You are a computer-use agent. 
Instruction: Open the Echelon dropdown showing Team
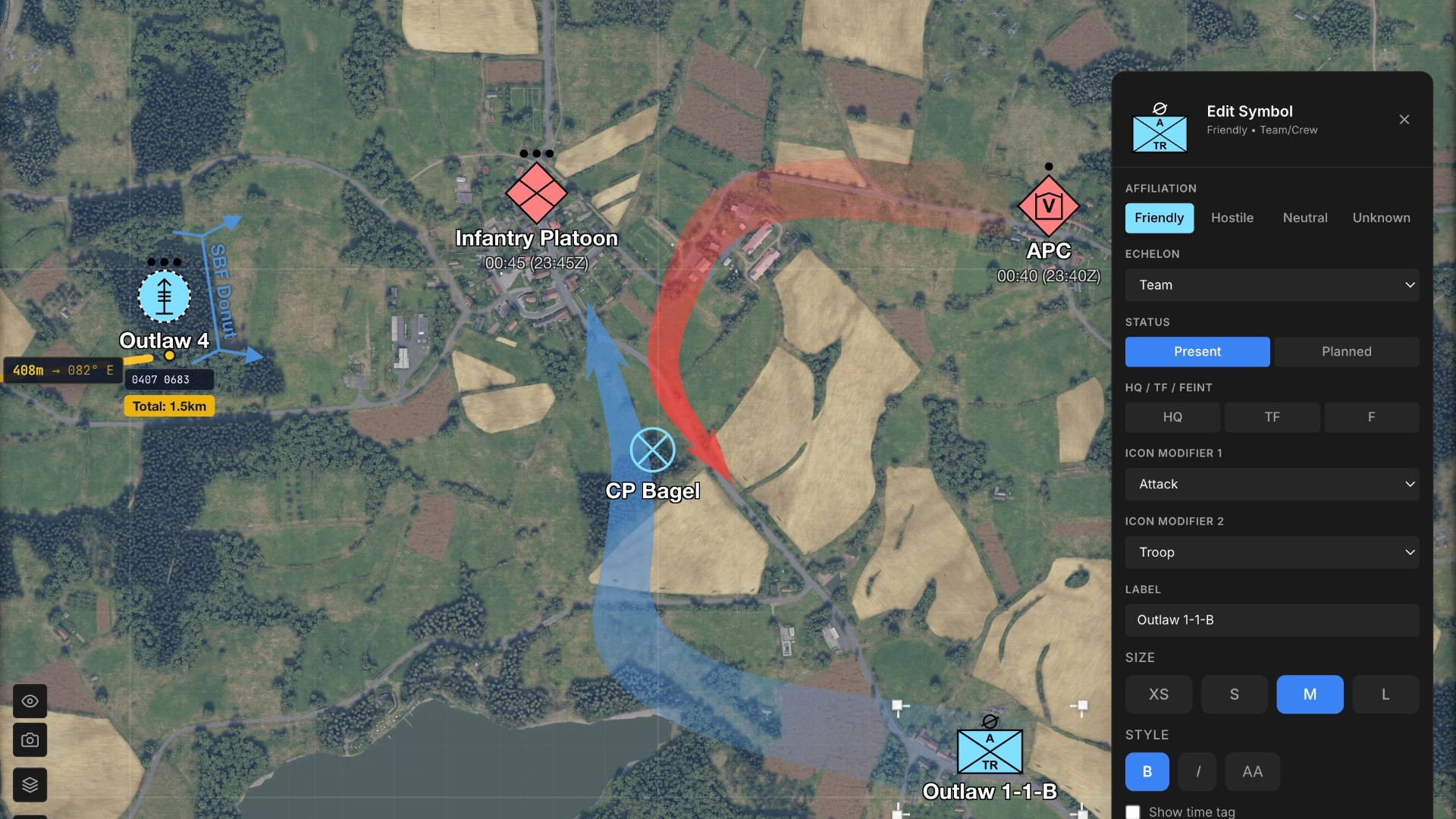point(1272,285)
